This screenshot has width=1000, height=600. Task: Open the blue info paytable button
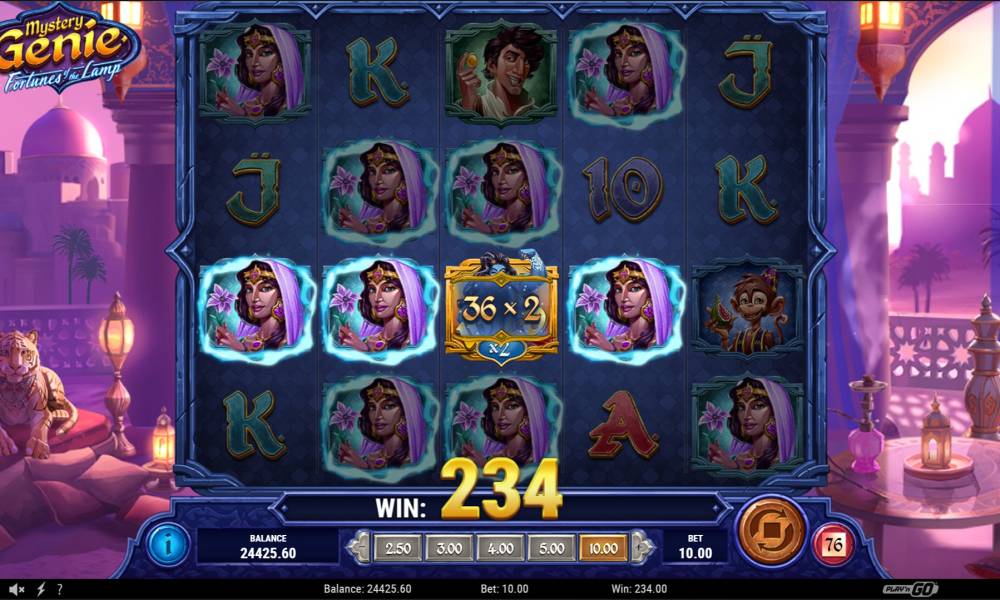pyautogui.click(x=167, y=544)
